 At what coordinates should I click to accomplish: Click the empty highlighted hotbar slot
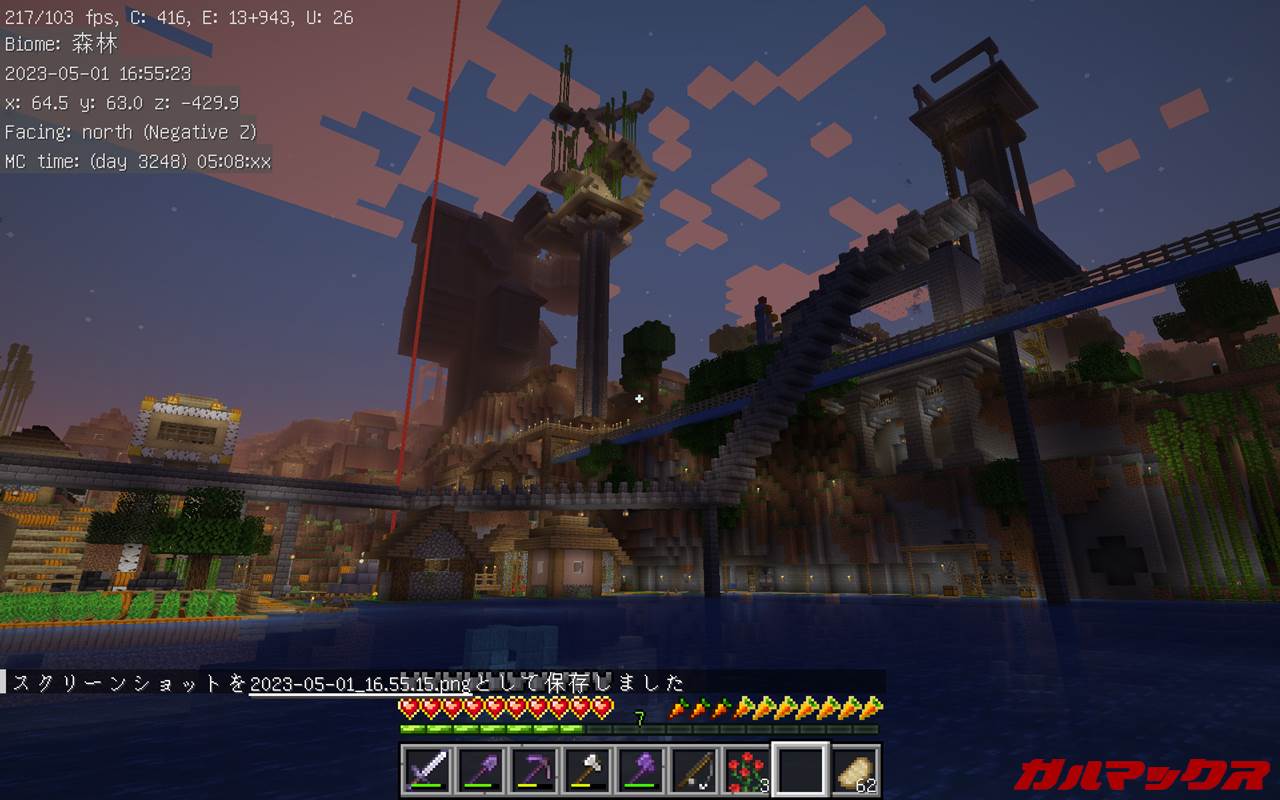click(799, 770)
